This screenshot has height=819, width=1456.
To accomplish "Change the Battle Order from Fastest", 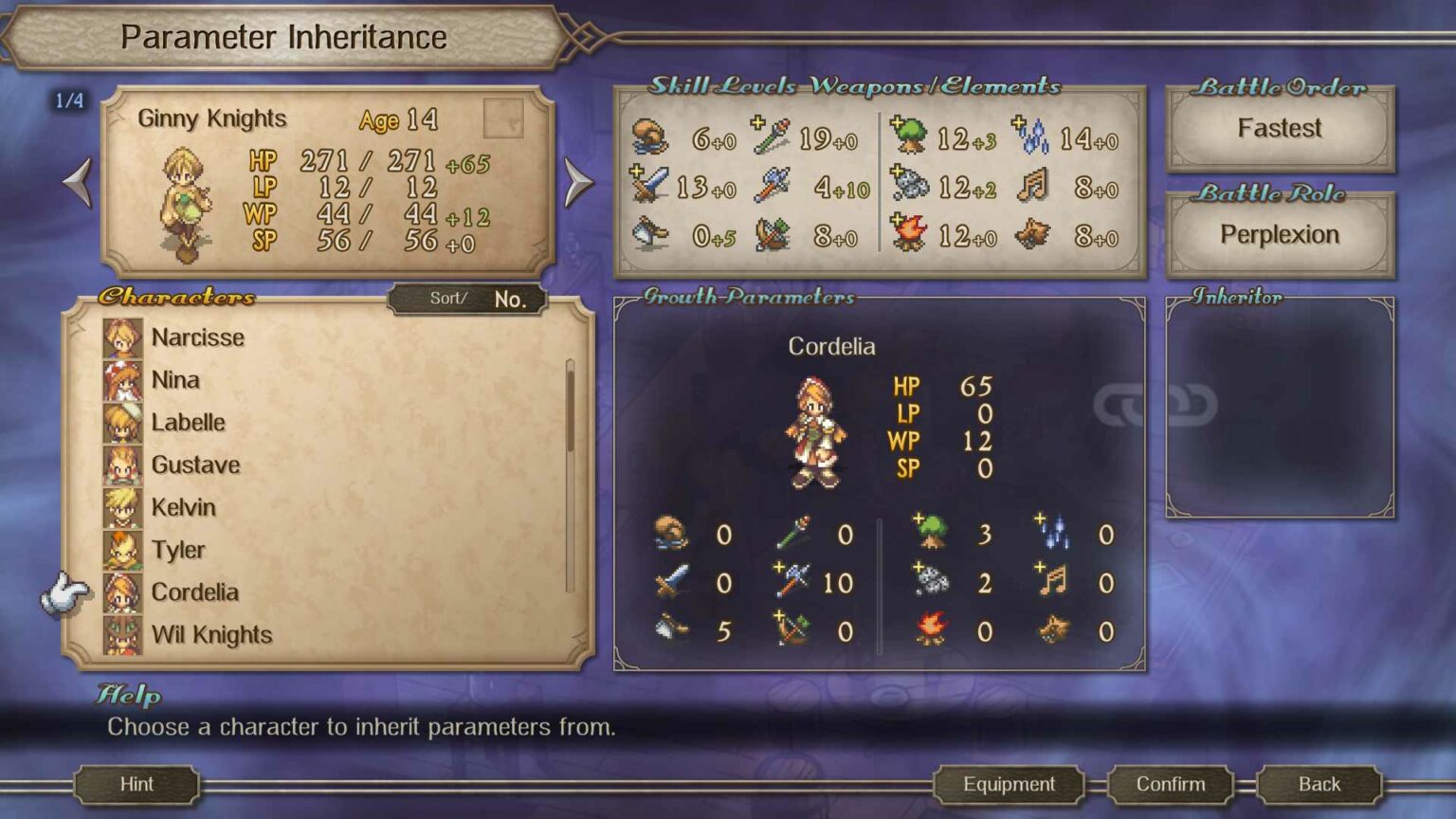I will tap(1280, 128).
